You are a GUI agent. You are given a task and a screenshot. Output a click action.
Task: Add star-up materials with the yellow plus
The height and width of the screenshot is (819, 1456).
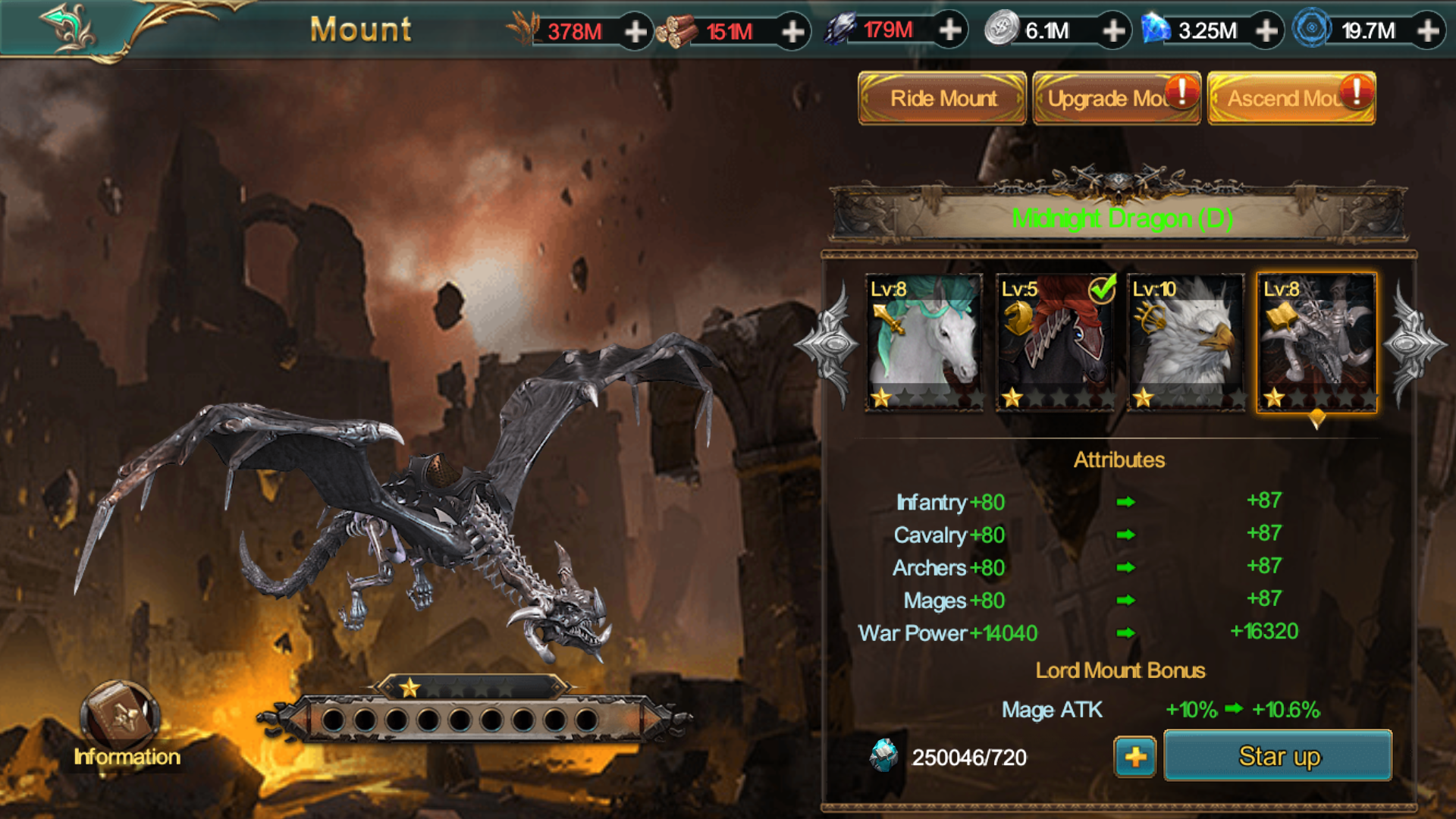click(x=1134, y=757)
